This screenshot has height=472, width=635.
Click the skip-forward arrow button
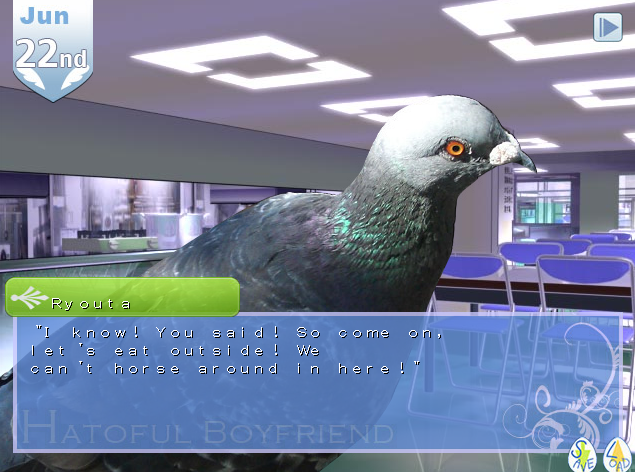(x=607, y=27)
